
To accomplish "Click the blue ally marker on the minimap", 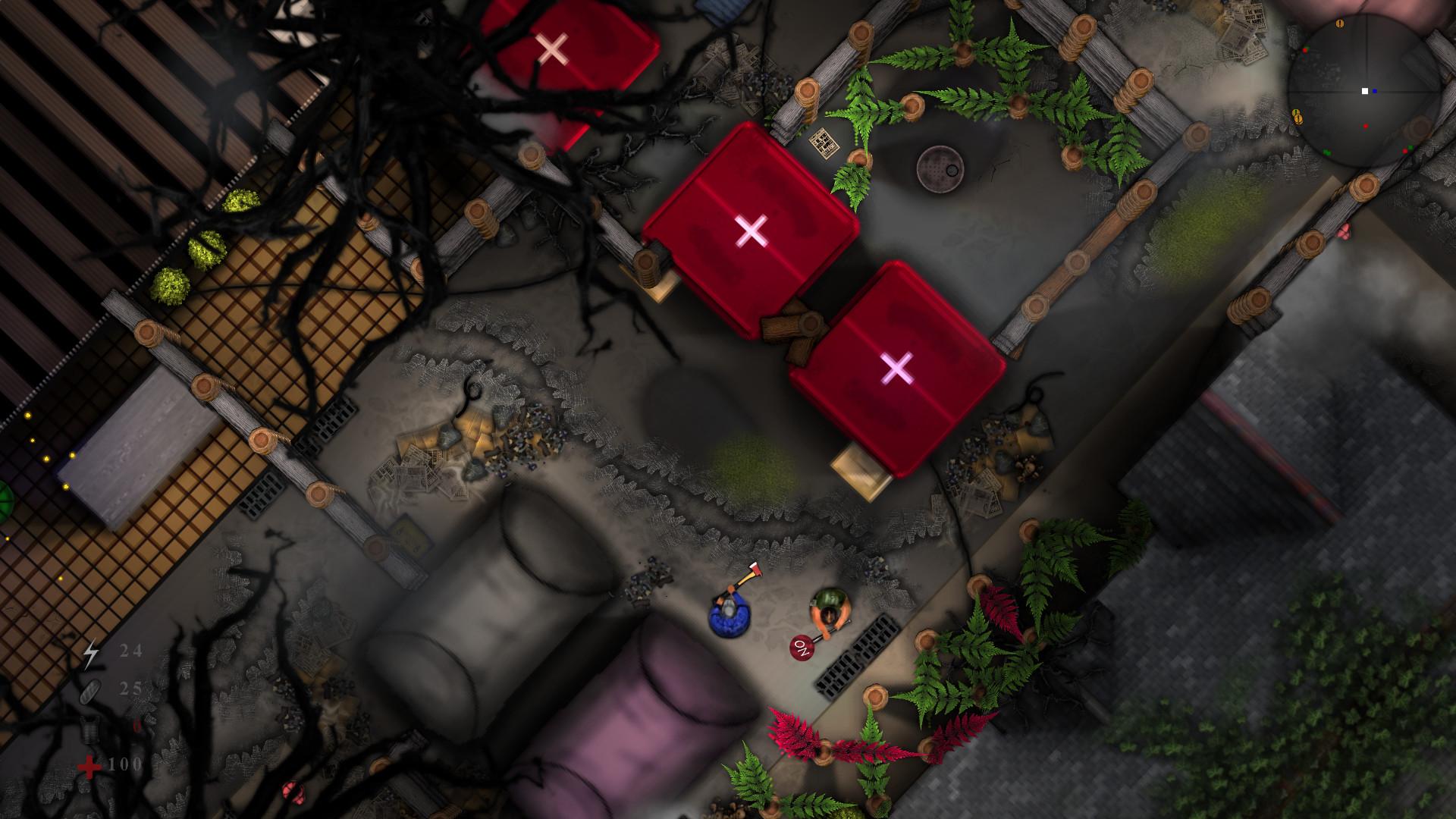I will (1375, 91).
